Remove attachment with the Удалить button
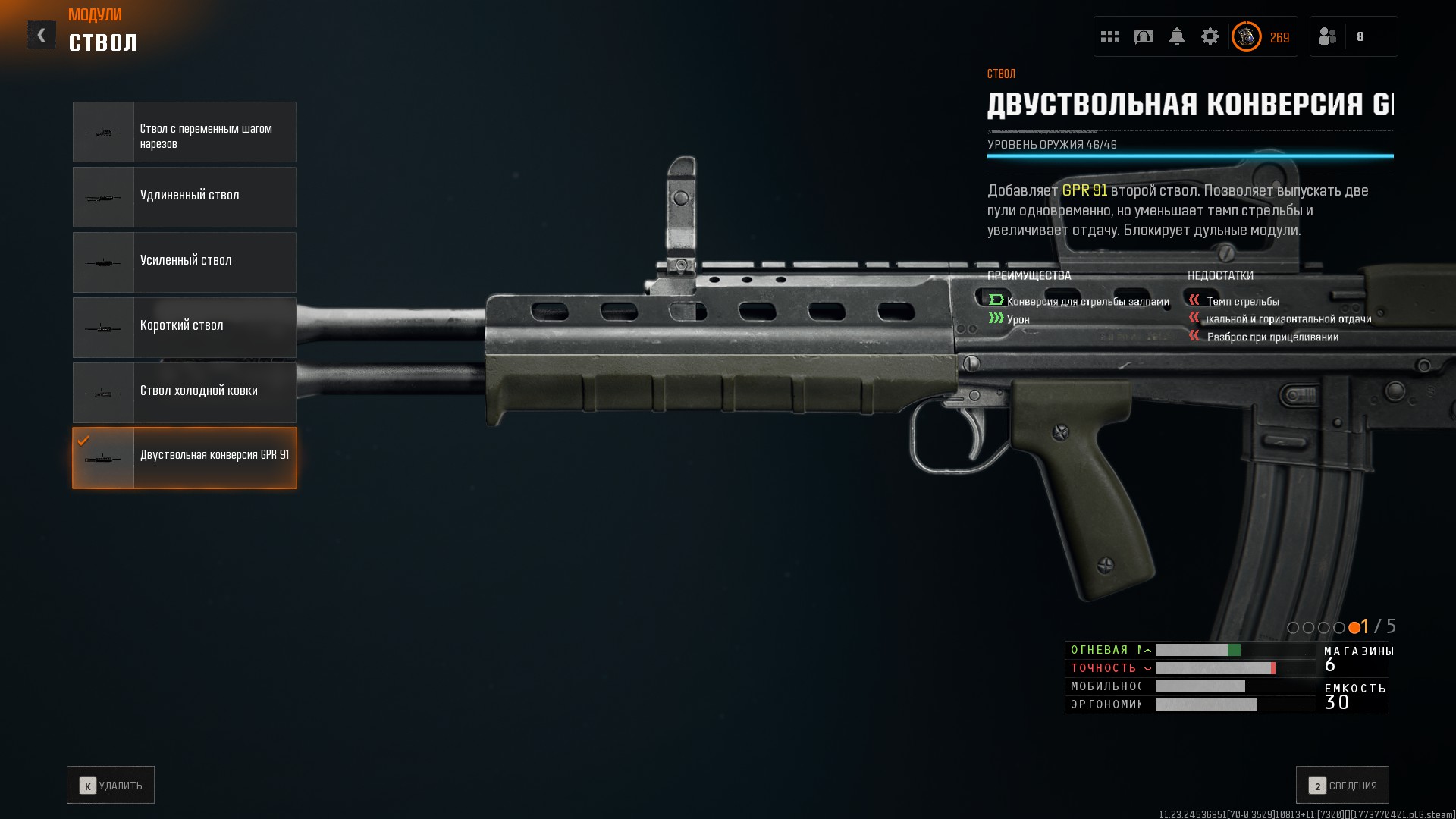The height and width of the screenshot is (819, 1456). [x=111, y=785]
